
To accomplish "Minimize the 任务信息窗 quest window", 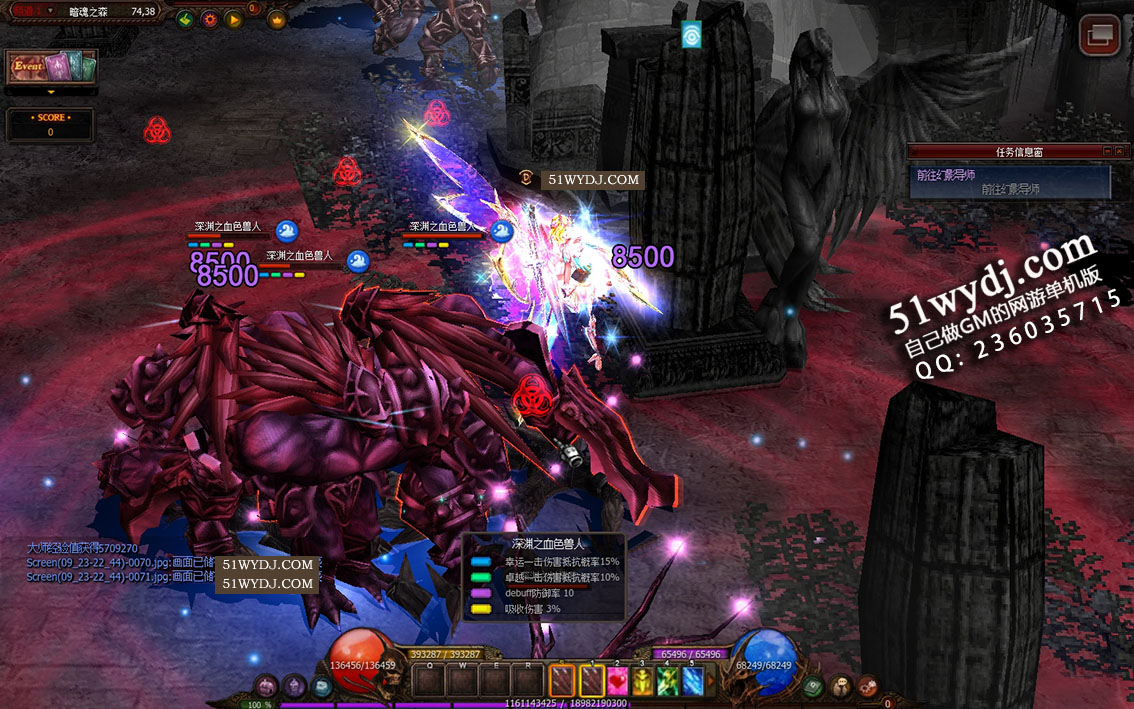I will coord(1107,151).
